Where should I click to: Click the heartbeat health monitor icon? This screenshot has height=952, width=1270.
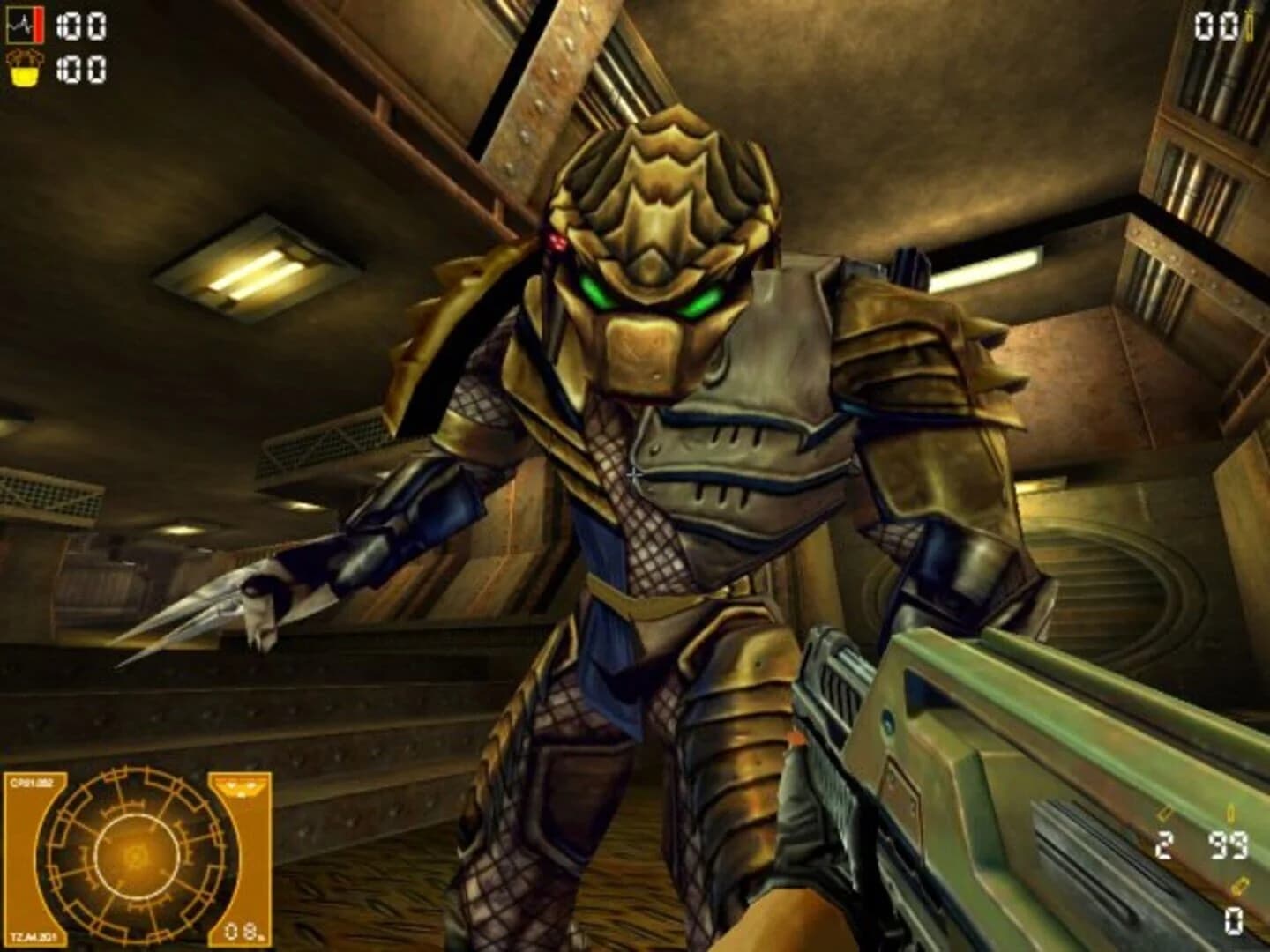click(x=22, y=23)
